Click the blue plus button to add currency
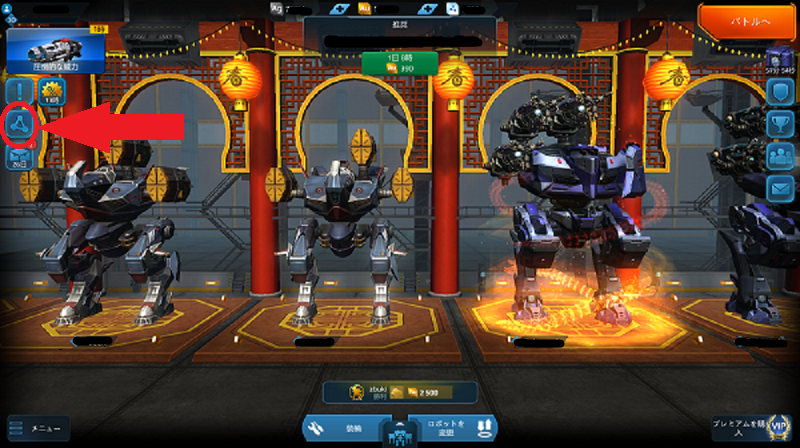The height and width of the screenshot is (448, 800). (338, 8)
